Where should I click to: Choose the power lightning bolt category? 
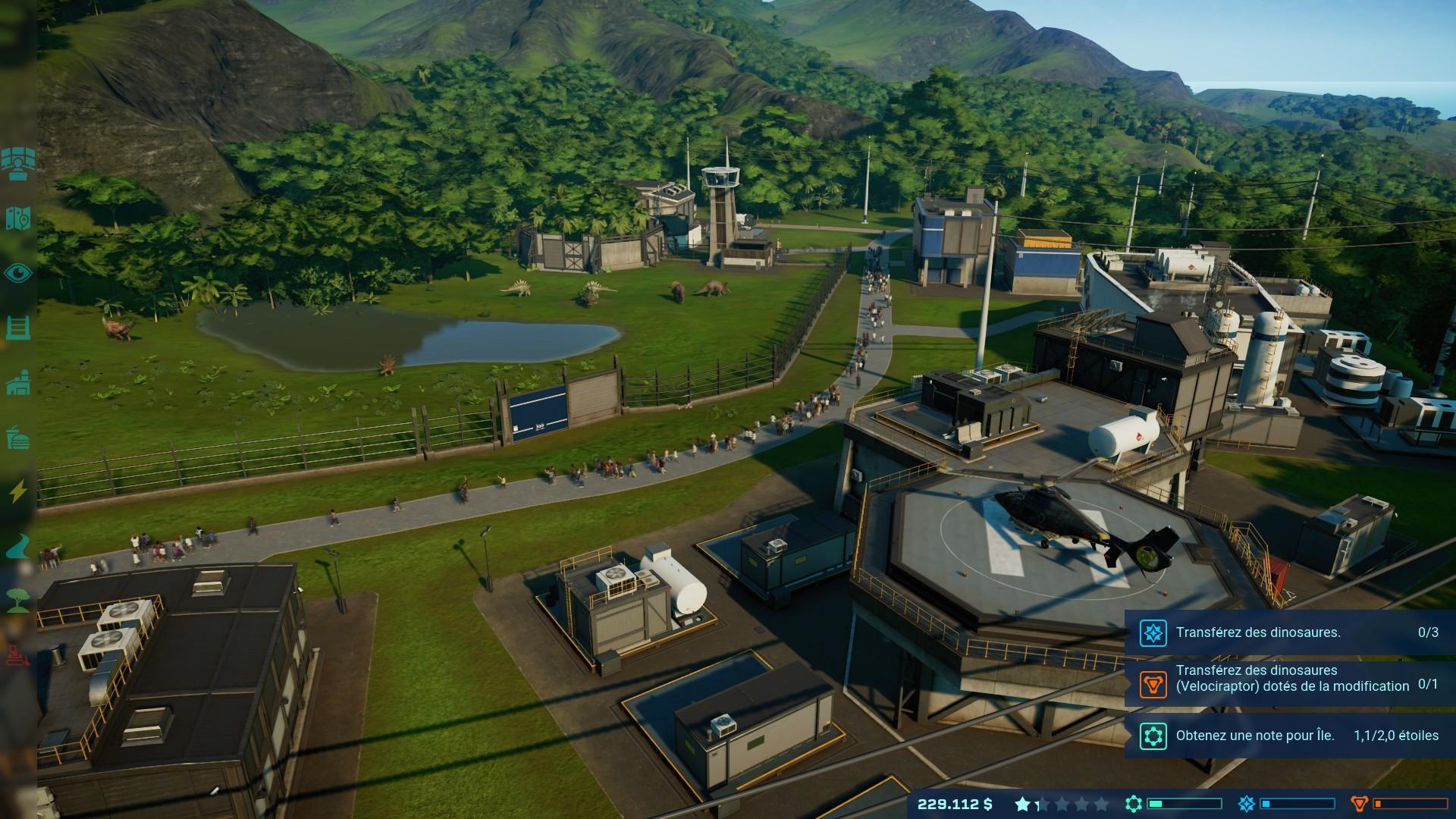pos(17,492)
